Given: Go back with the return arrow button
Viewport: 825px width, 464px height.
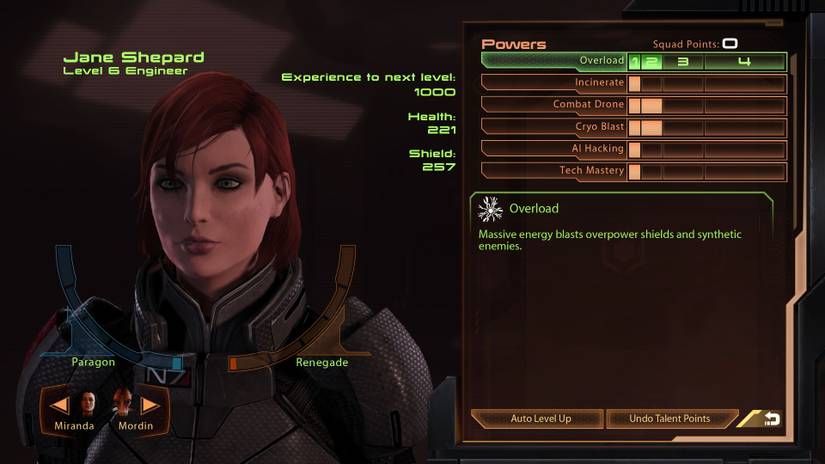Looking at the screenshot, I should (x=771, y=419).
